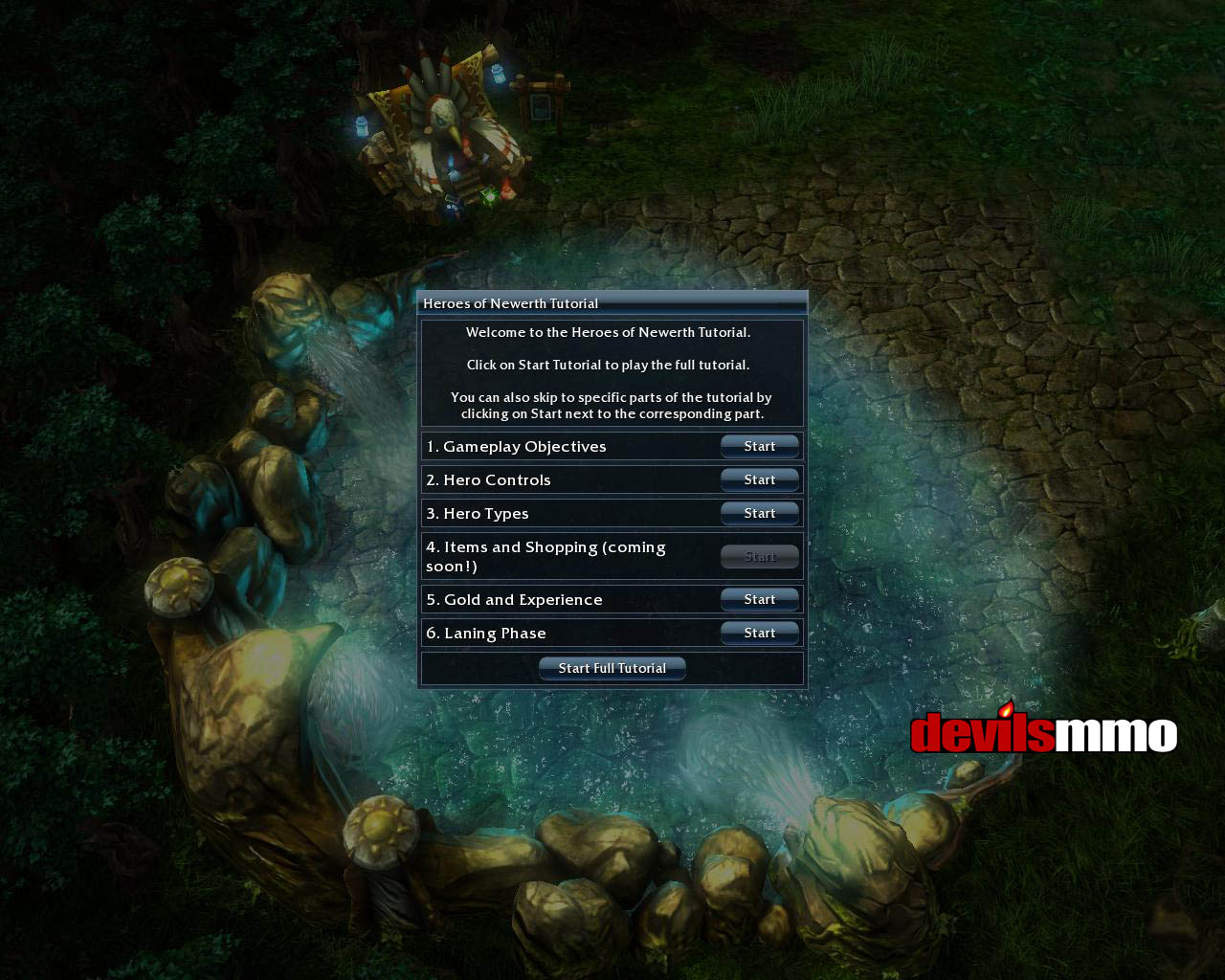Launch the Hero Types tutorial section

coord(760,513)
